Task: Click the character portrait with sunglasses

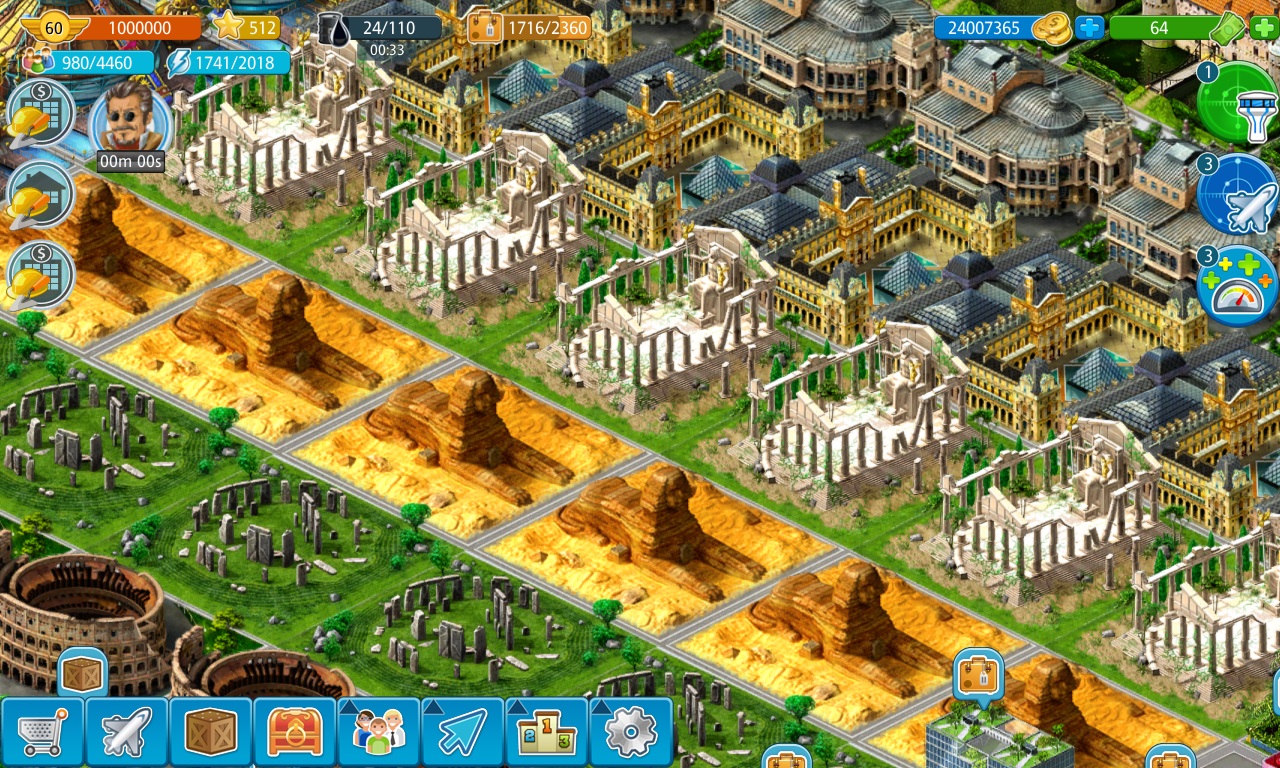Action: [130, 118]
